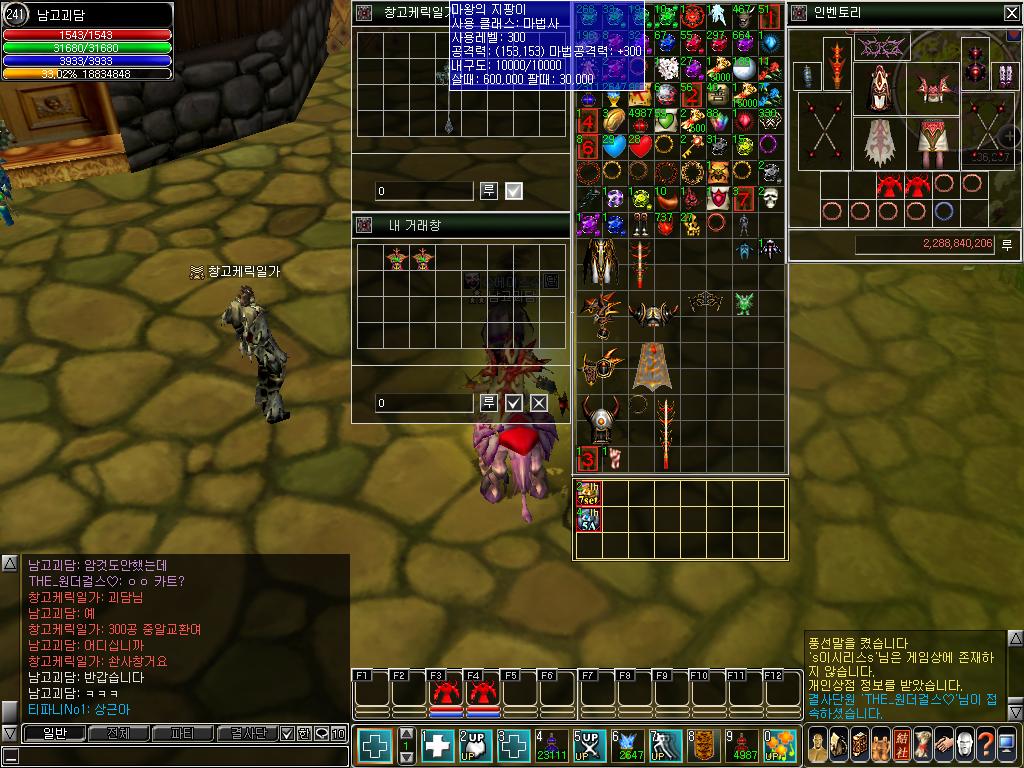Cancel the trade with the X button
The width and height of the screenshot is (1024, 768).
tap(539, 402)
